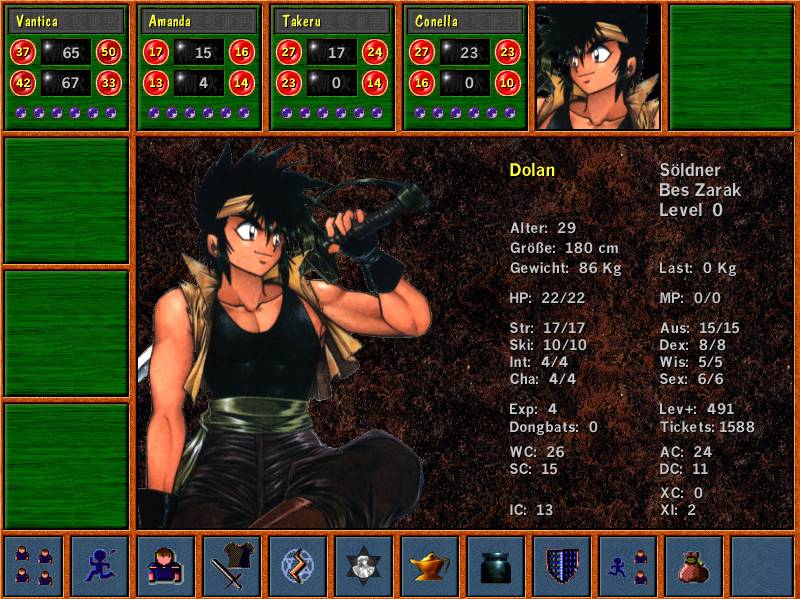This screenshot has width=800, height=599.
Task: Open the red pouch bag icon
Action: click(x=693, y=566)
